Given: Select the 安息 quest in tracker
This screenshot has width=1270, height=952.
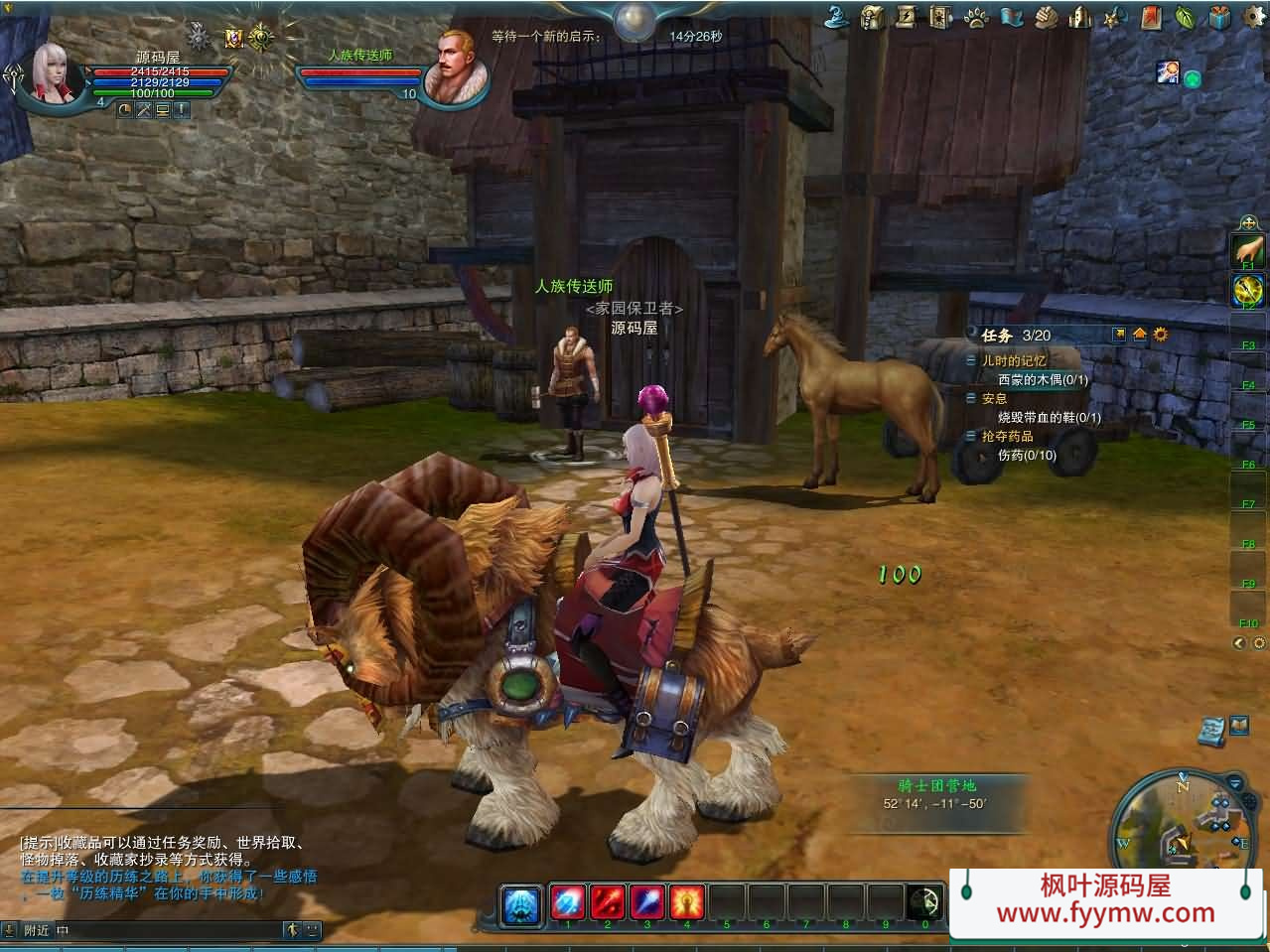Looking at the screenshot, I should click(x=994, y=398).
